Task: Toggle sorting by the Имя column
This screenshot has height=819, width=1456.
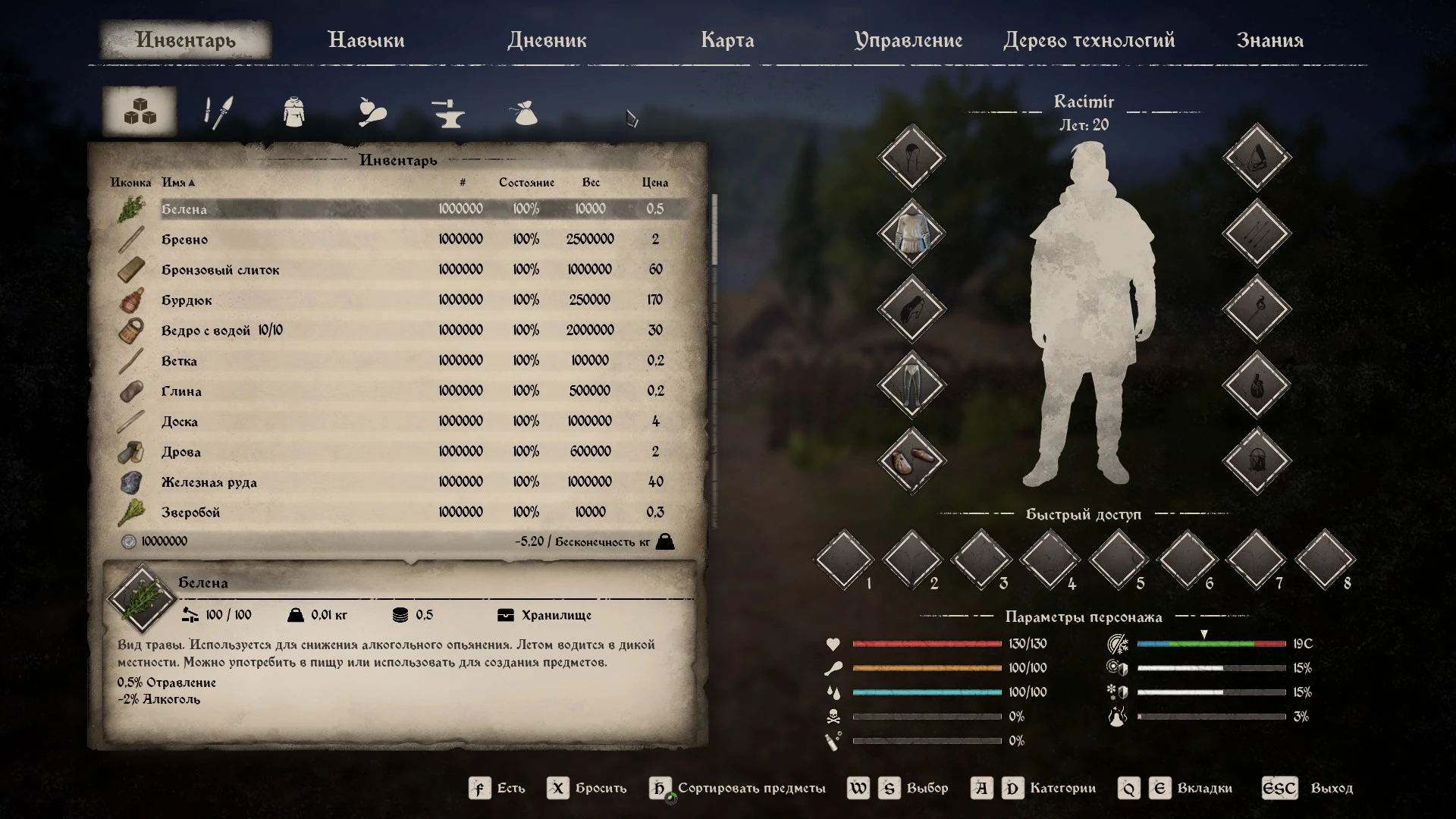Action: 178,182
